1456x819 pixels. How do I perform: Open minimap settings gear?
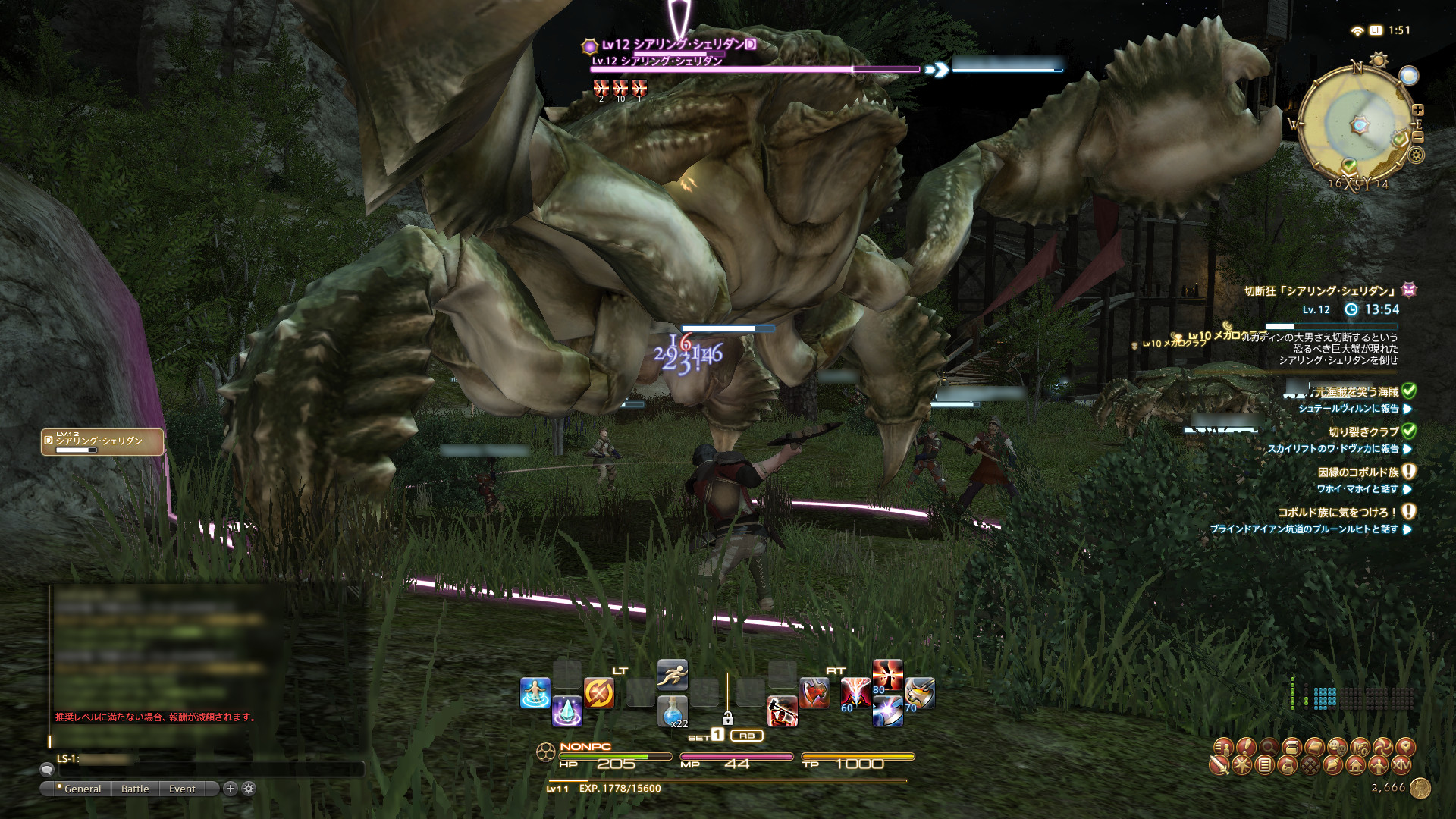(1416, 155)
